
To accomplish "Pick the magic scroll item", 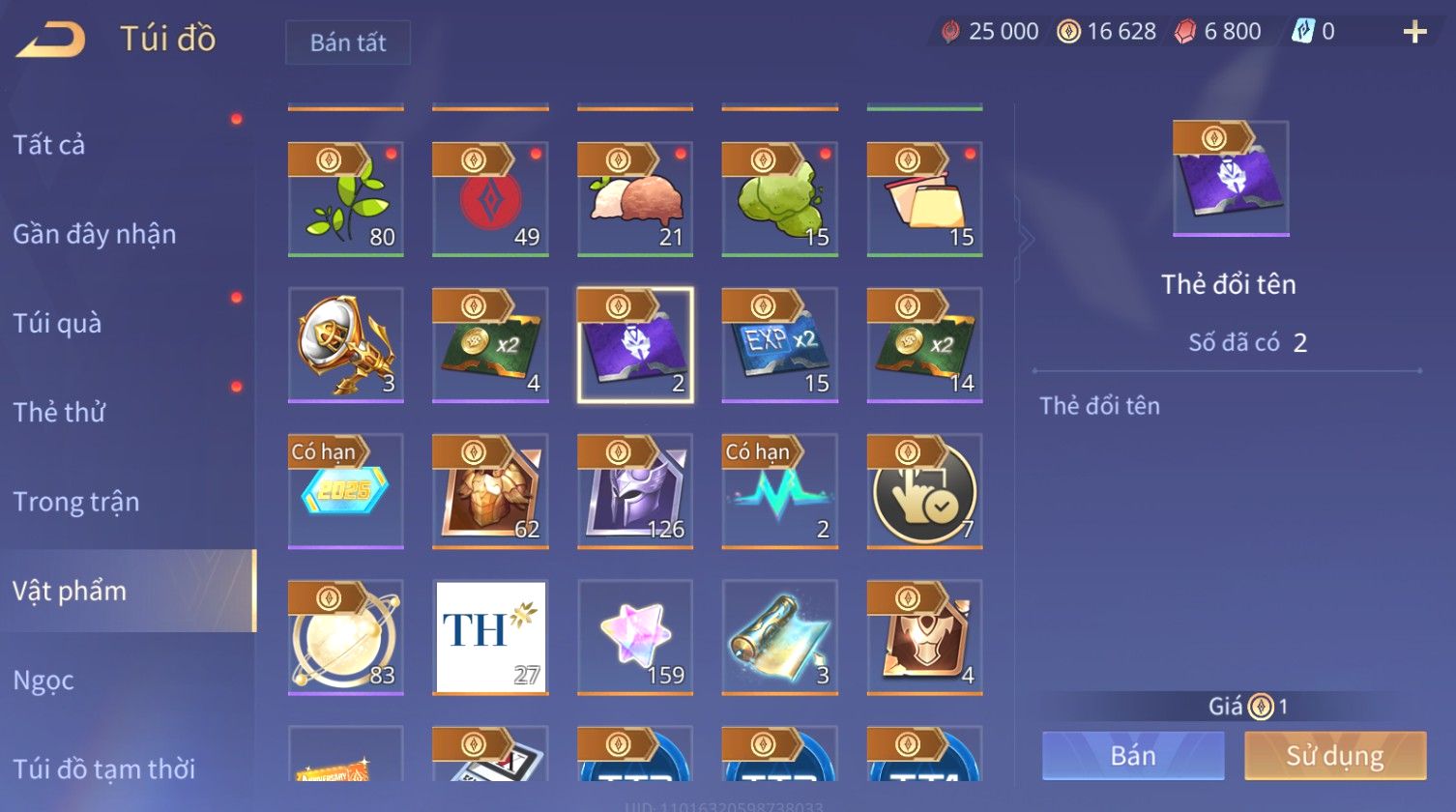I will pyautogui.click(x=779, y=637).
